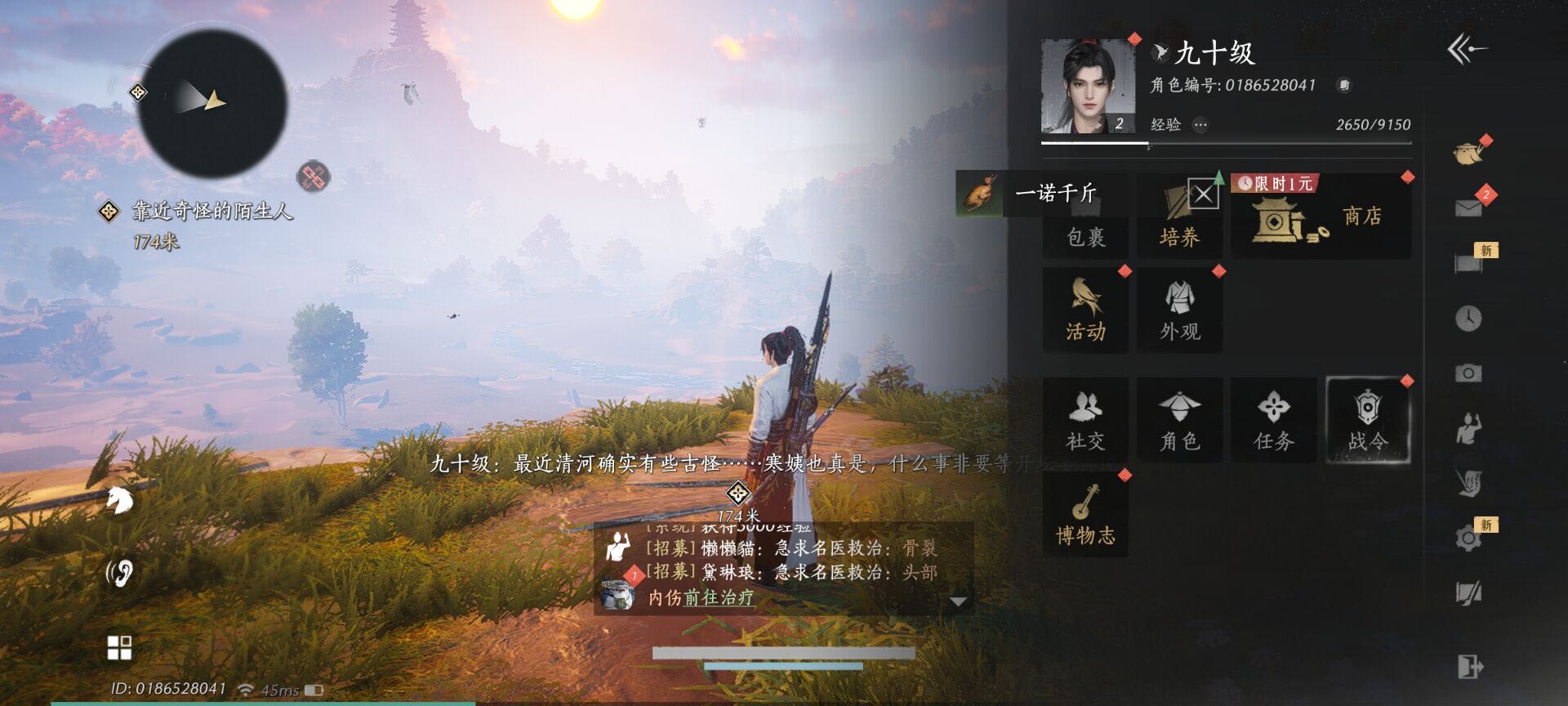The image size is (1568, 706).
Task: Open the circular minimap
Action: pyautogui.click(x=212, y=104)
